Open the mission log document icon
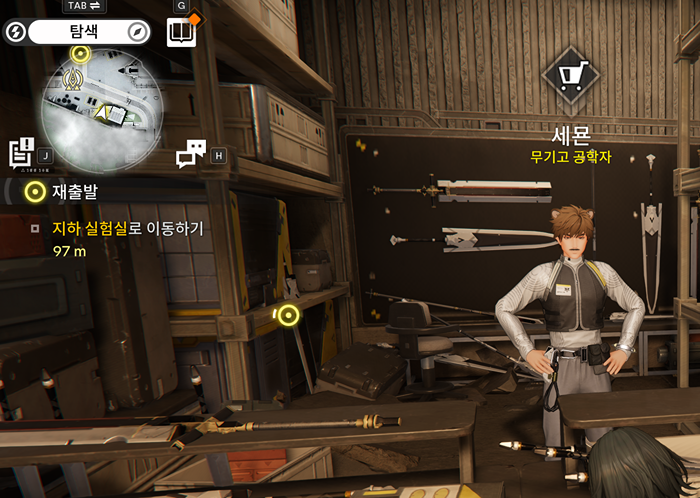Screen dimensions: 700x498 pyautogui.click(x=22, y=153)
